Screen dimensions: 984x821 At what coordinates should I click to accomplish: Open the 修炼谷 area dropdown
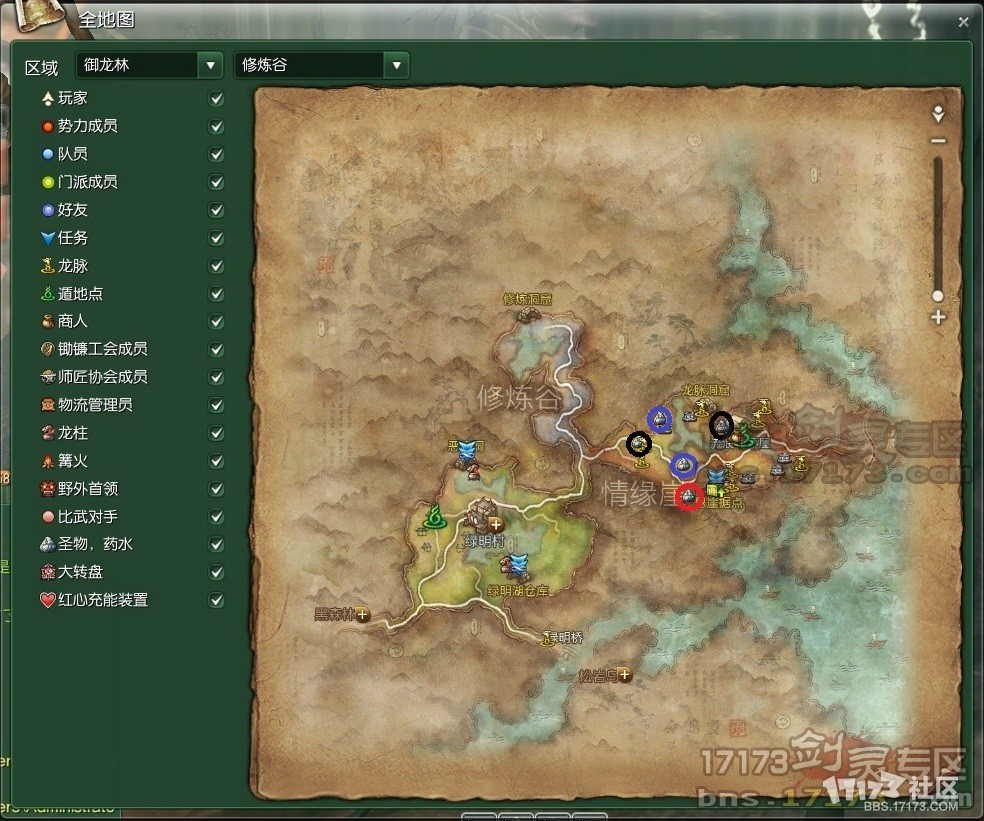point(397,66)
